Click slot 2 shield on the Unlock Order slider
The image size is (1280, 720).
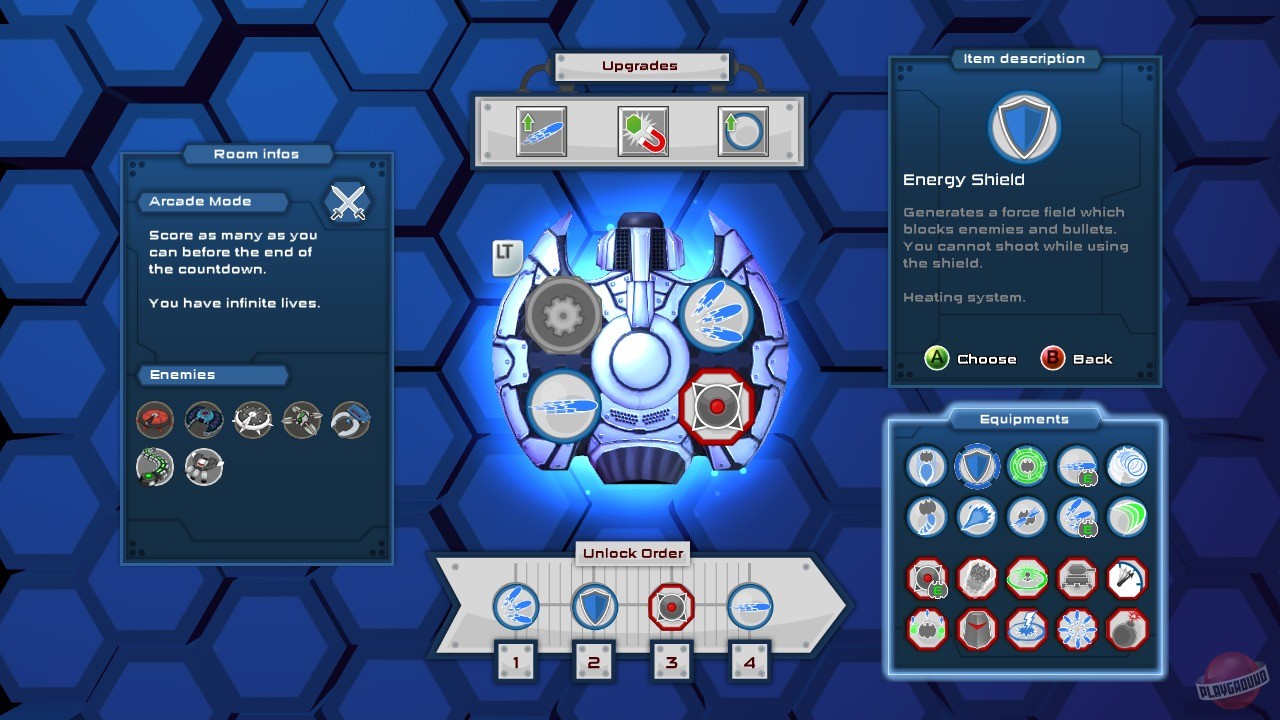coord(594,606)
